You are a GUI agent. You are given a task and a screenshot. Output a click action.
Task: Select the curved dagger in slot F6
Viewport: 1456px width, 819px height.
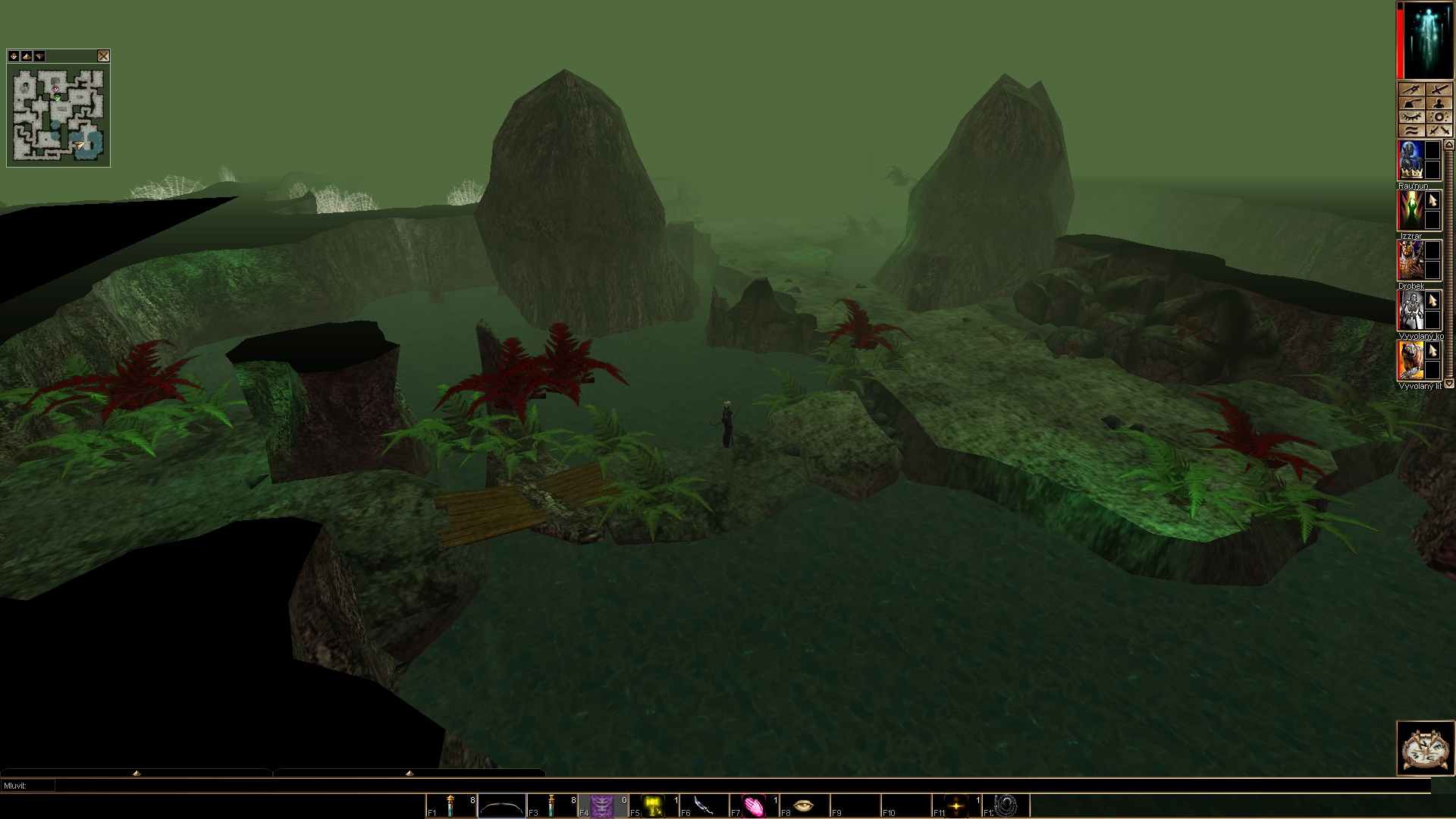704,805
